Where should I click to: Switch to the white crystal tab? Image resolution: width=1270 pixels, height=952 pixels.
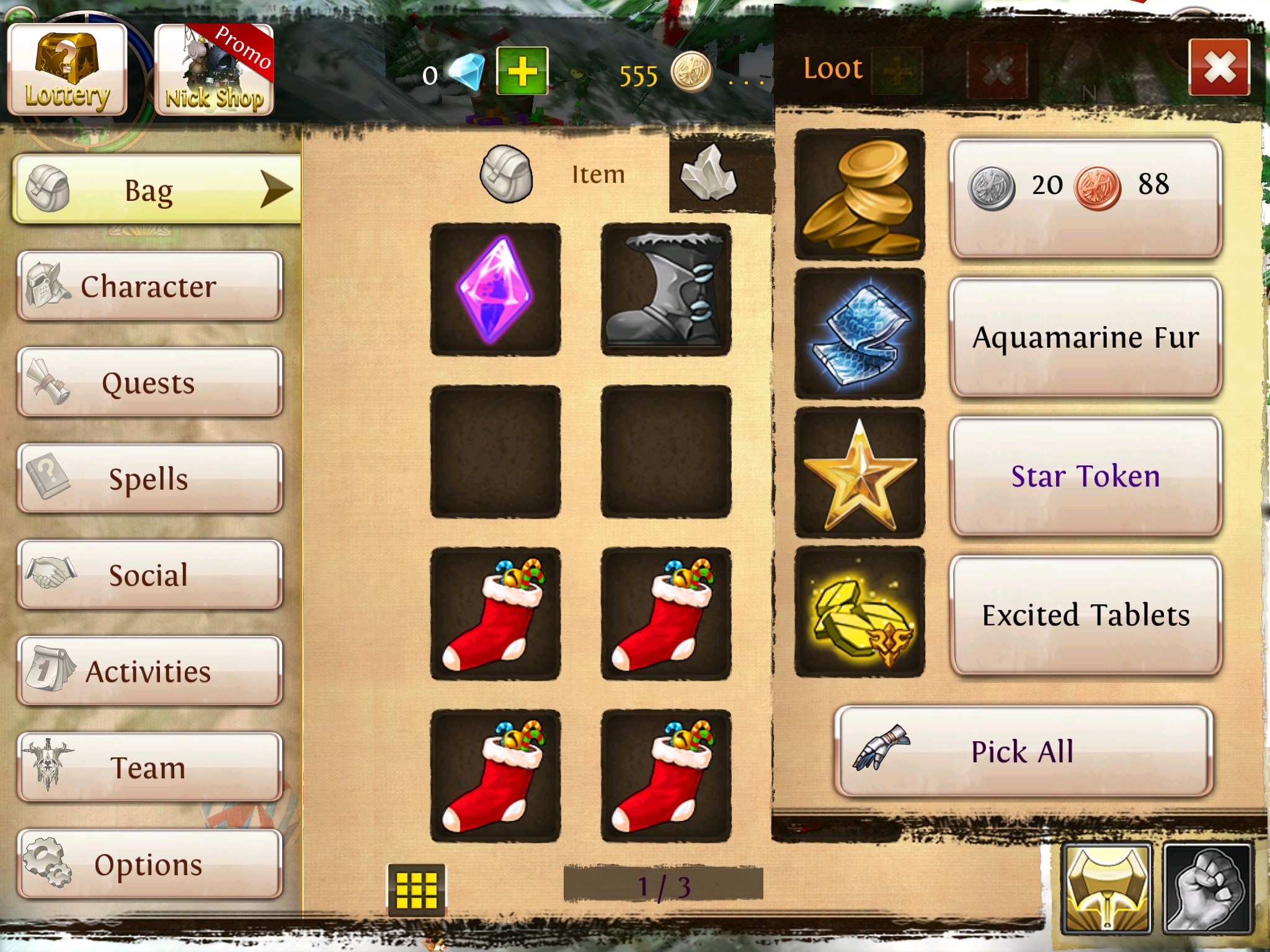pyautogui.click(x=709, y=174)
